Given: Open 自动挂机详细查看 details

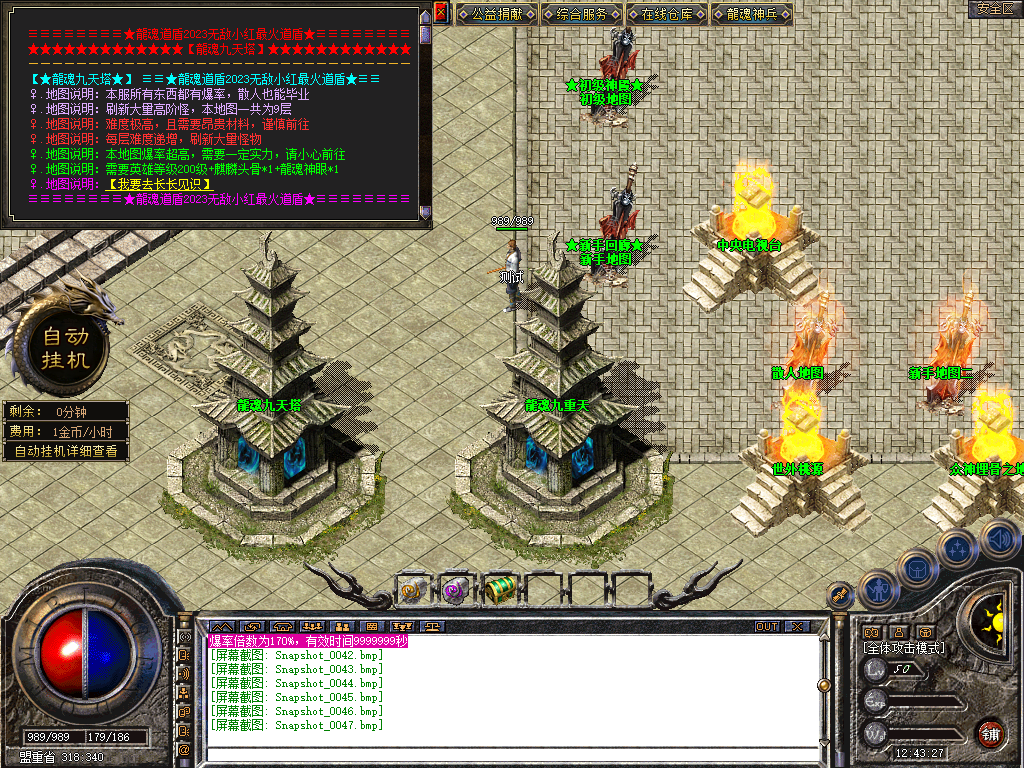Looking at the screenshot, I should coord(66,451).
